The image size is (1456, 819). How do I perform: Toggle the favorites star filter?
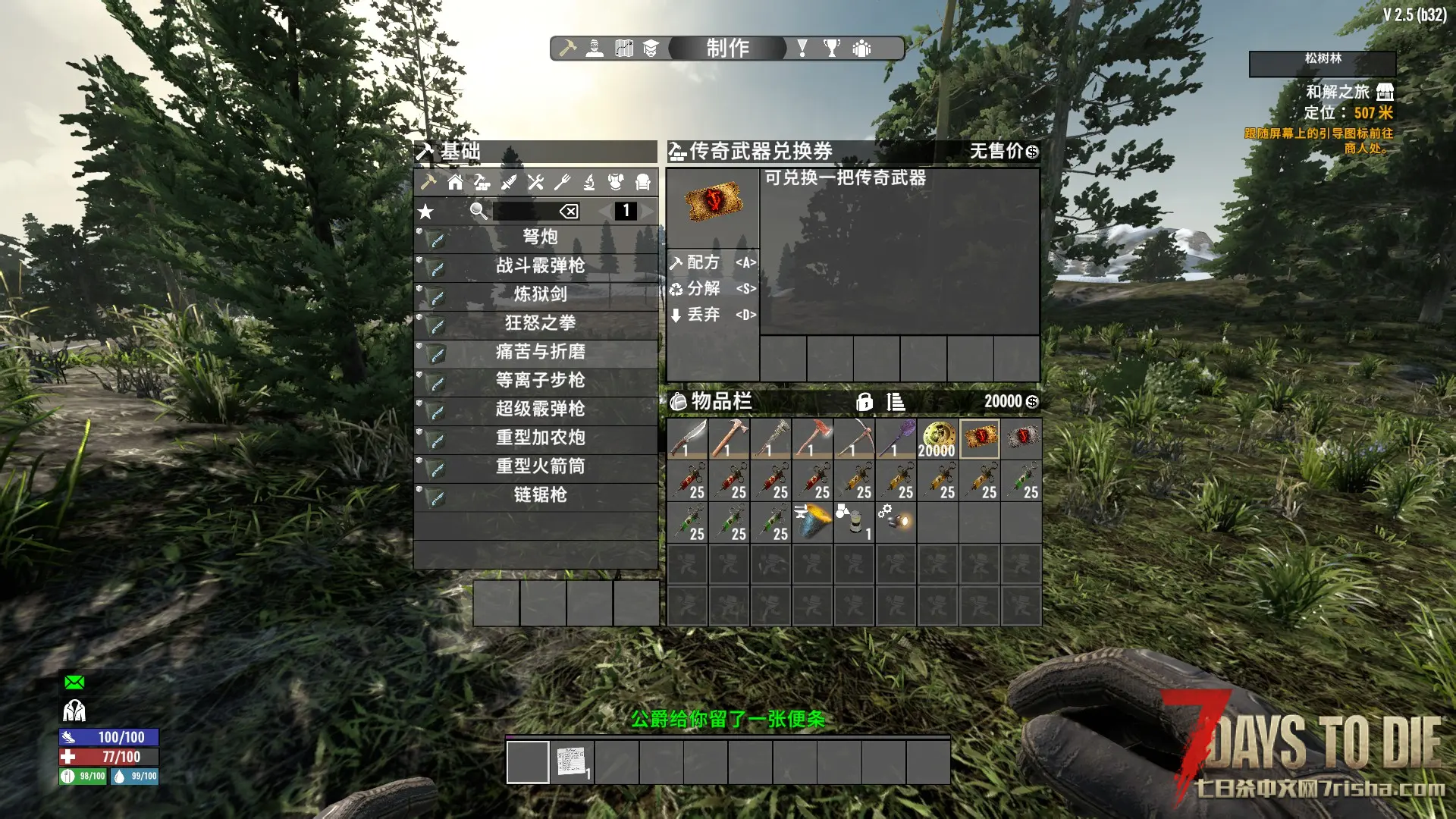[426, 212]
